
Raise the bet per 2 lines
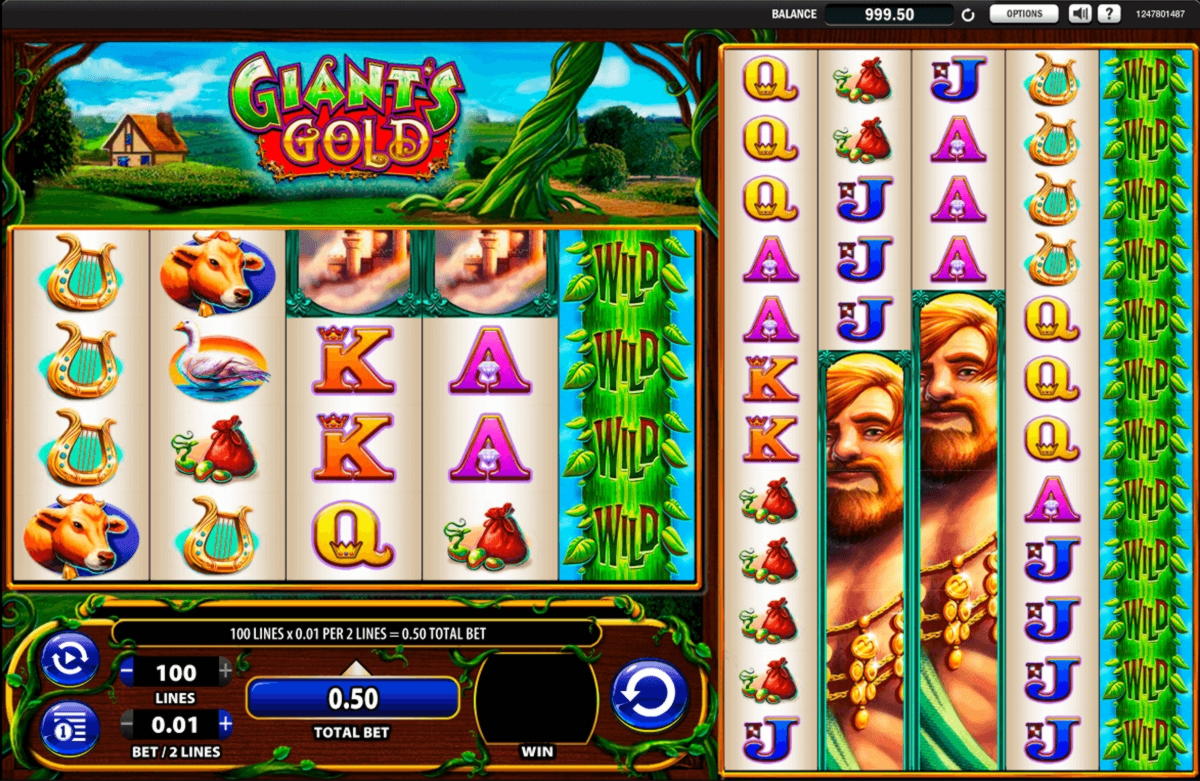pyautogui.click(x=225, y=723)
